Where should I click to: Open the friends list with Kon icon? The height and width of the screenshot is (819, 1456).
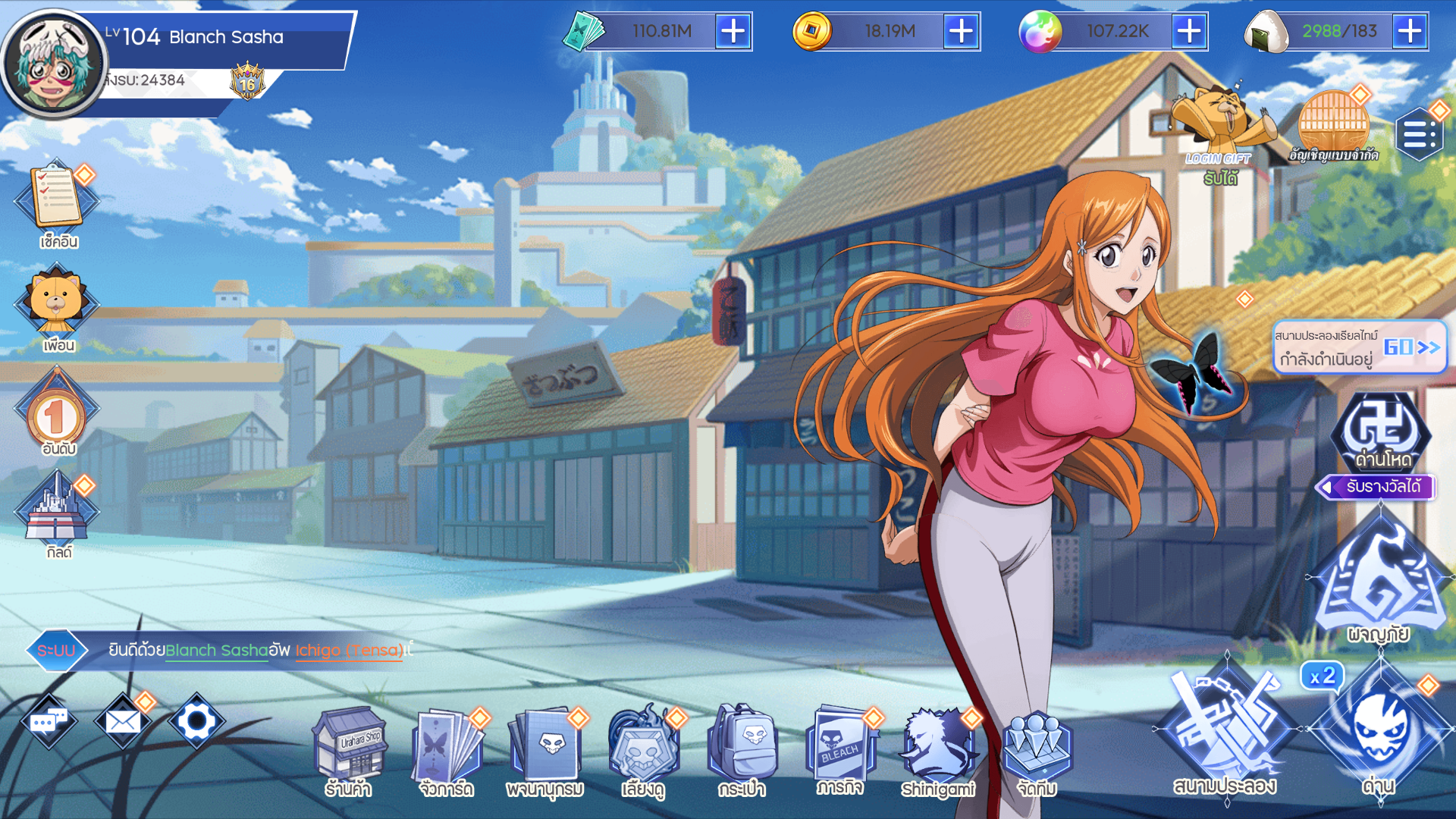57,307
